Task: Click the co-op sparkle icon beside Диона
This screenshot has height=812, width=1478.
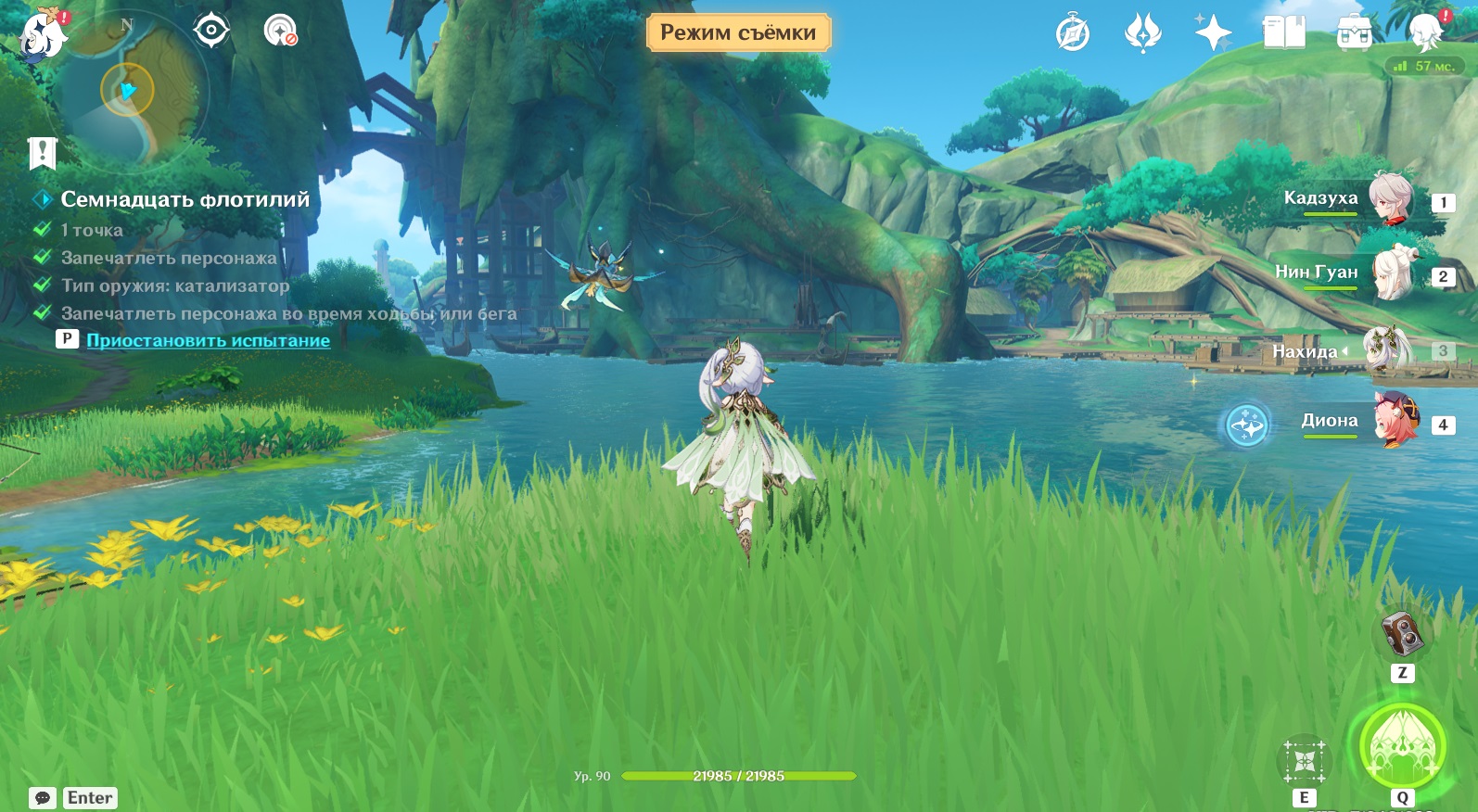Action: [x=1246, y=426]
